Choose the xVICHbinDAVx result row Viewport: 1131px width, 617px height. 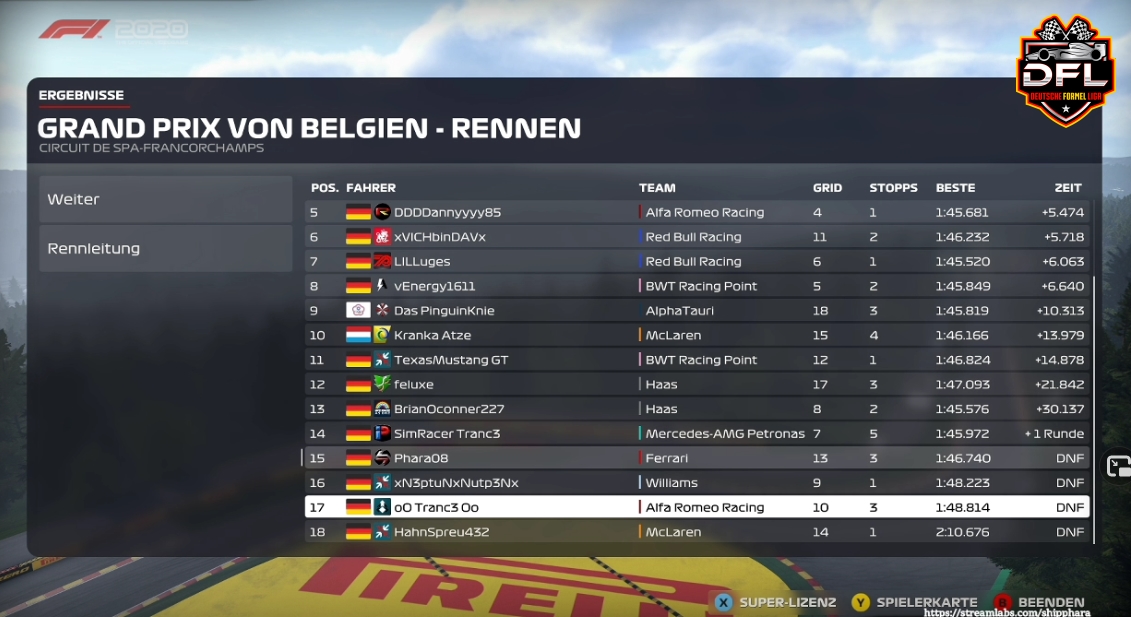tap(696, 237)
